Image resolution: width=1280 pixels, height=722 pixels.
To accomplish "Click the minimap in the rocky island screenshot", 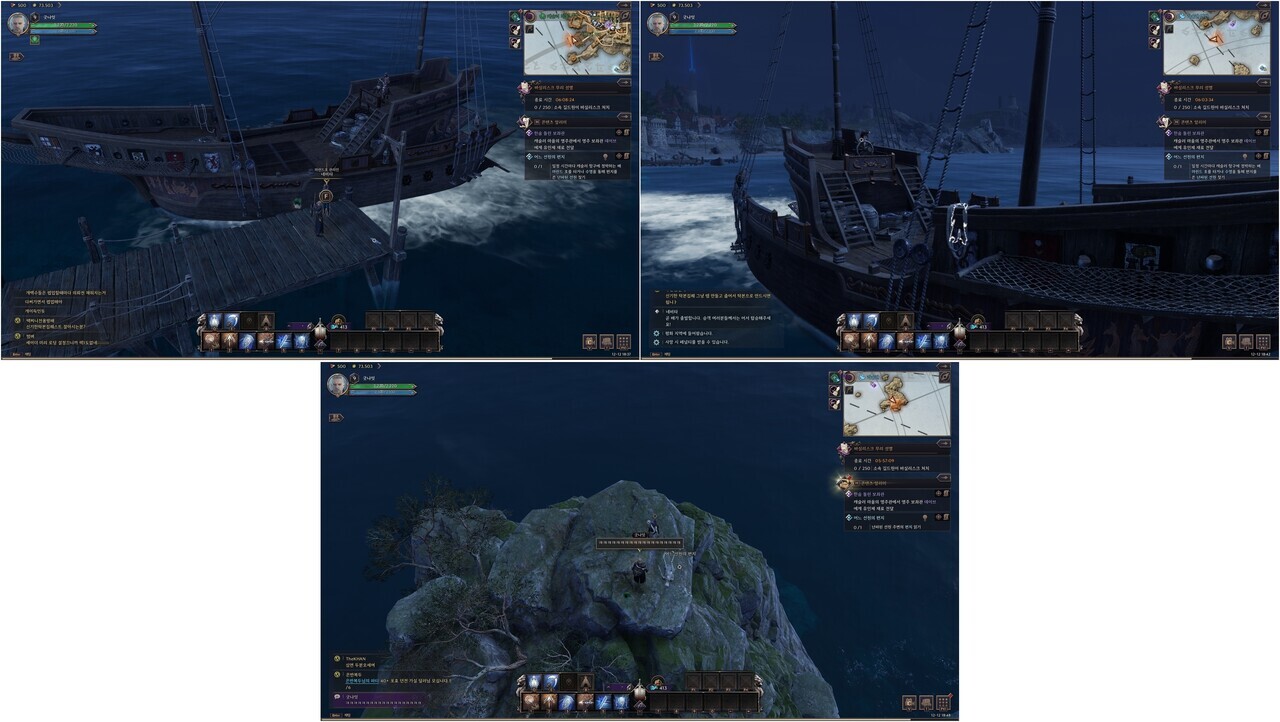I will point(897,404).
